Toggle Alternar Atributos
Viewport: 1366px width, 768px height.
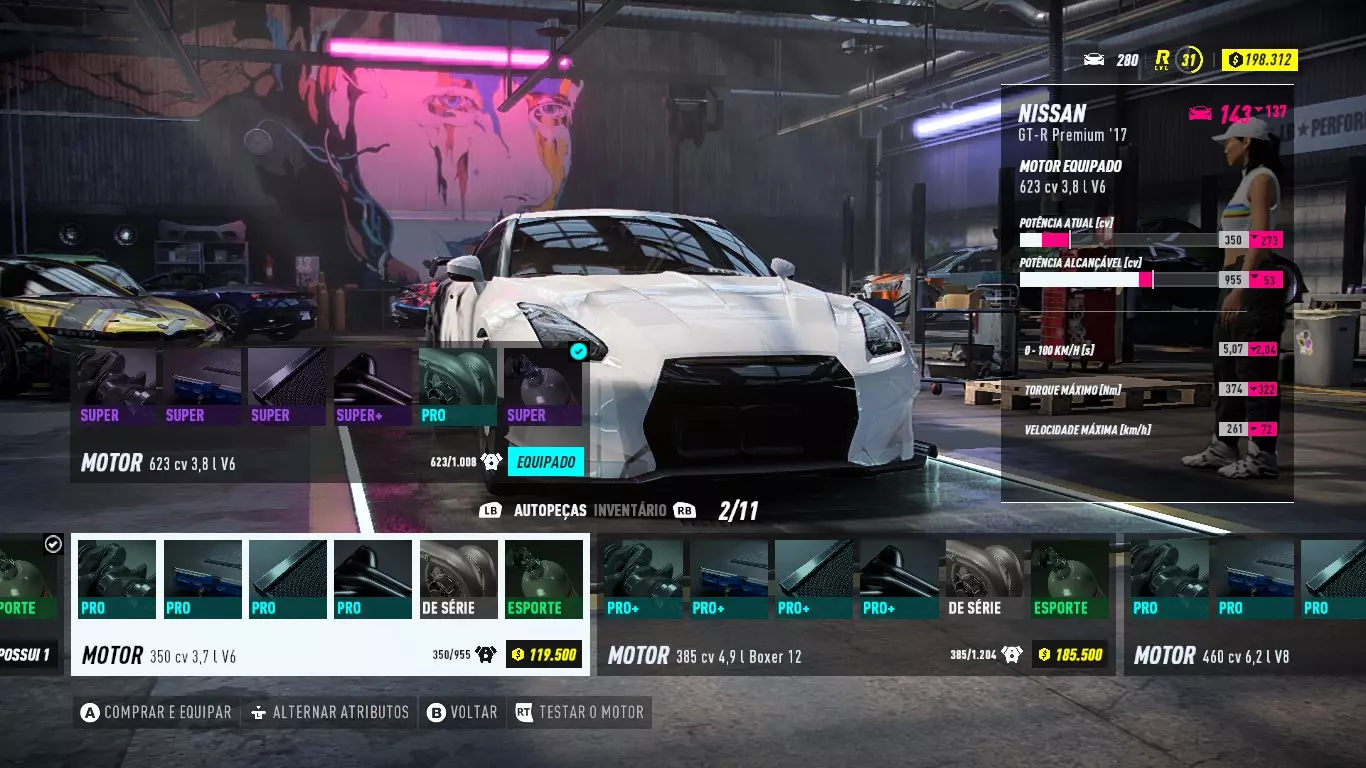(x=330, y=713)
